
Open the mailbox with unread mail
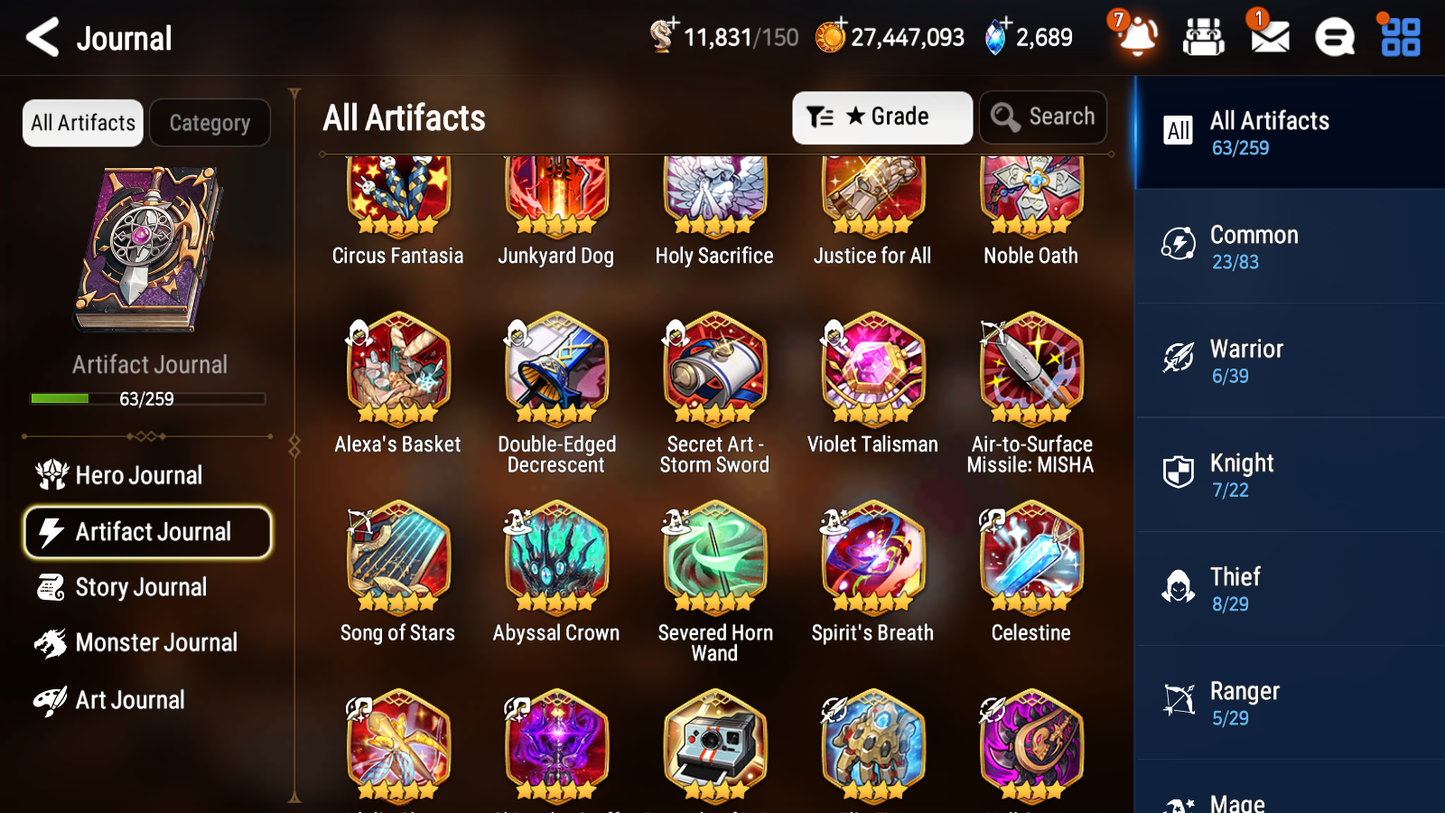(1268, 36)
